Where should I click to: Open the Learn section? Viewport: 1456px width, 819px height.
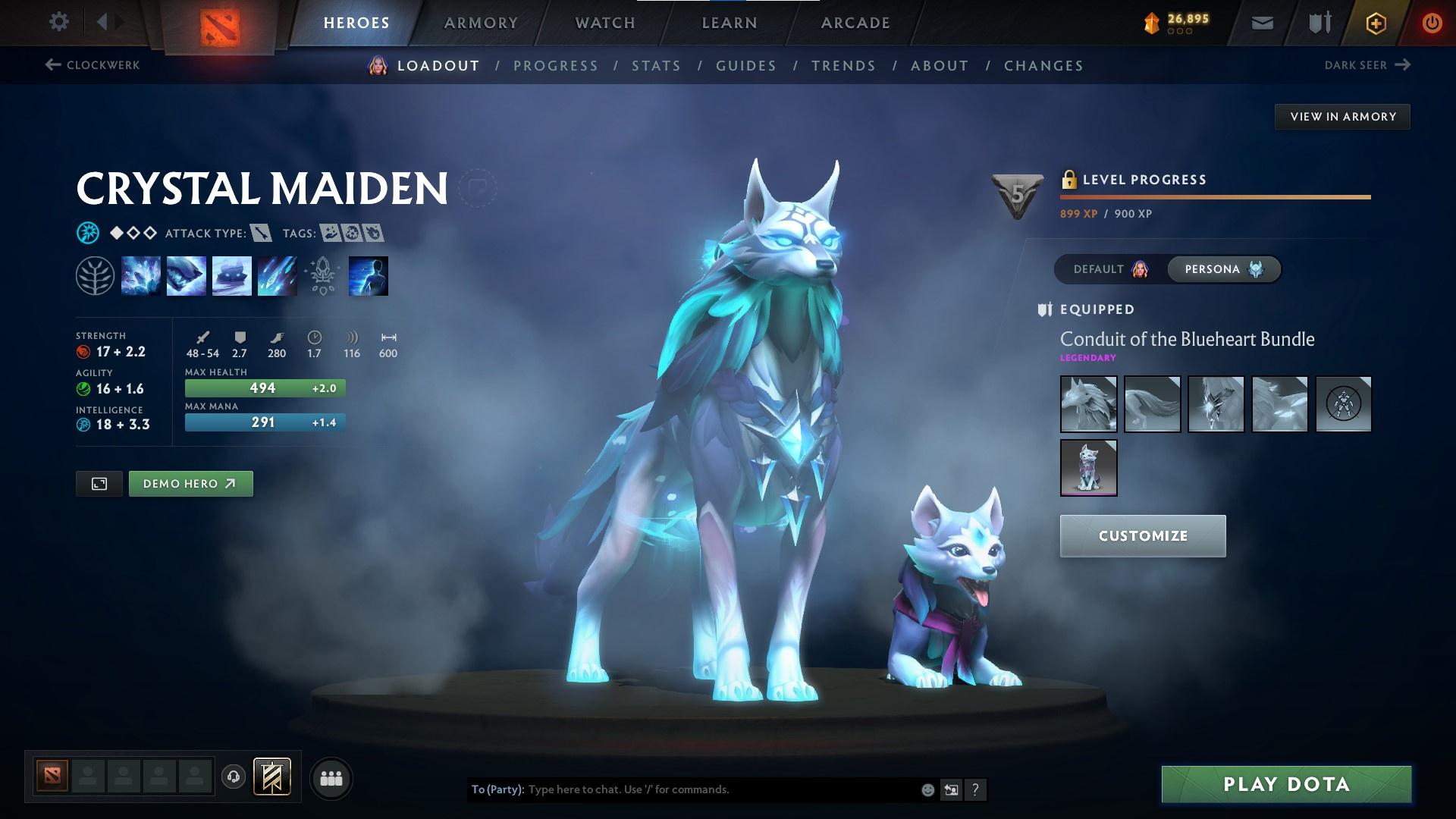[730, 23]
